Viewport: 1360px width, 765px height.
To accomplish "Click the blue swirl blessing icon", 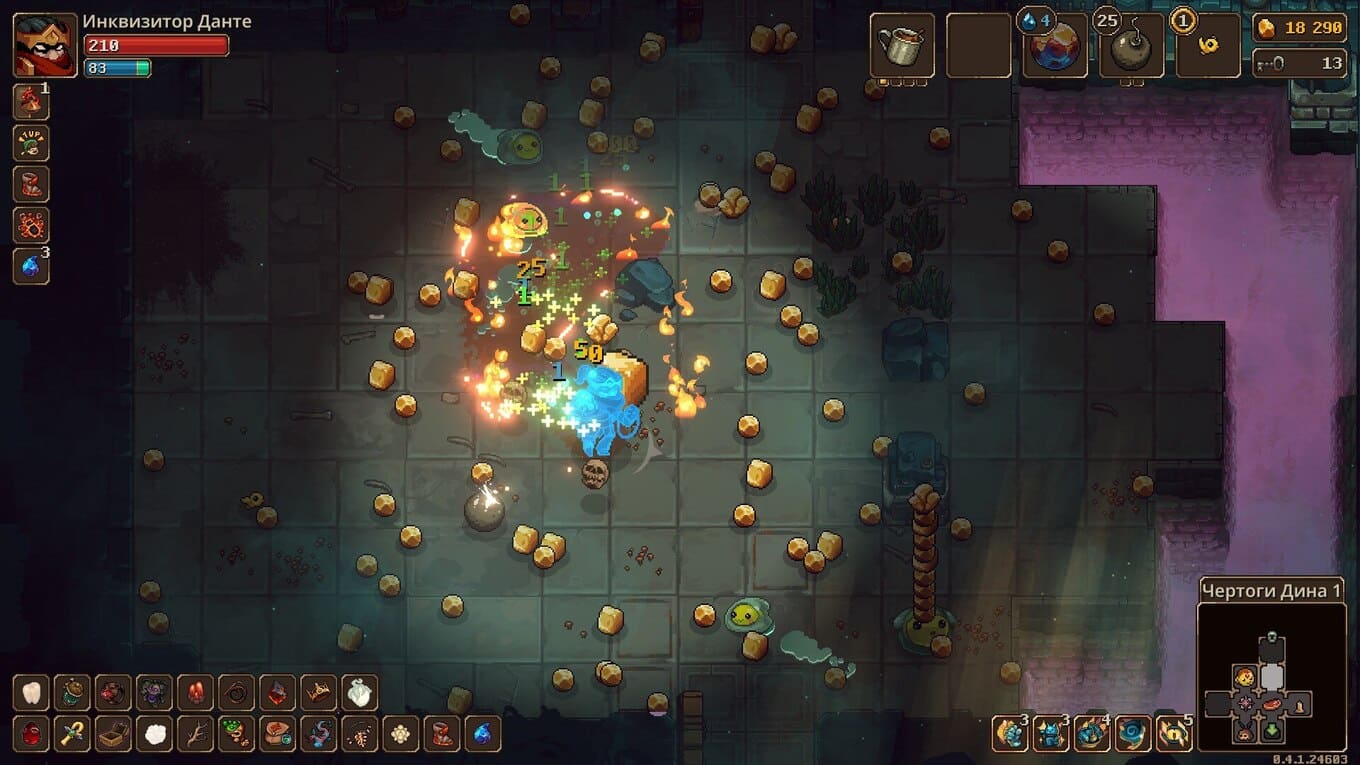I will pos(1132,734).
